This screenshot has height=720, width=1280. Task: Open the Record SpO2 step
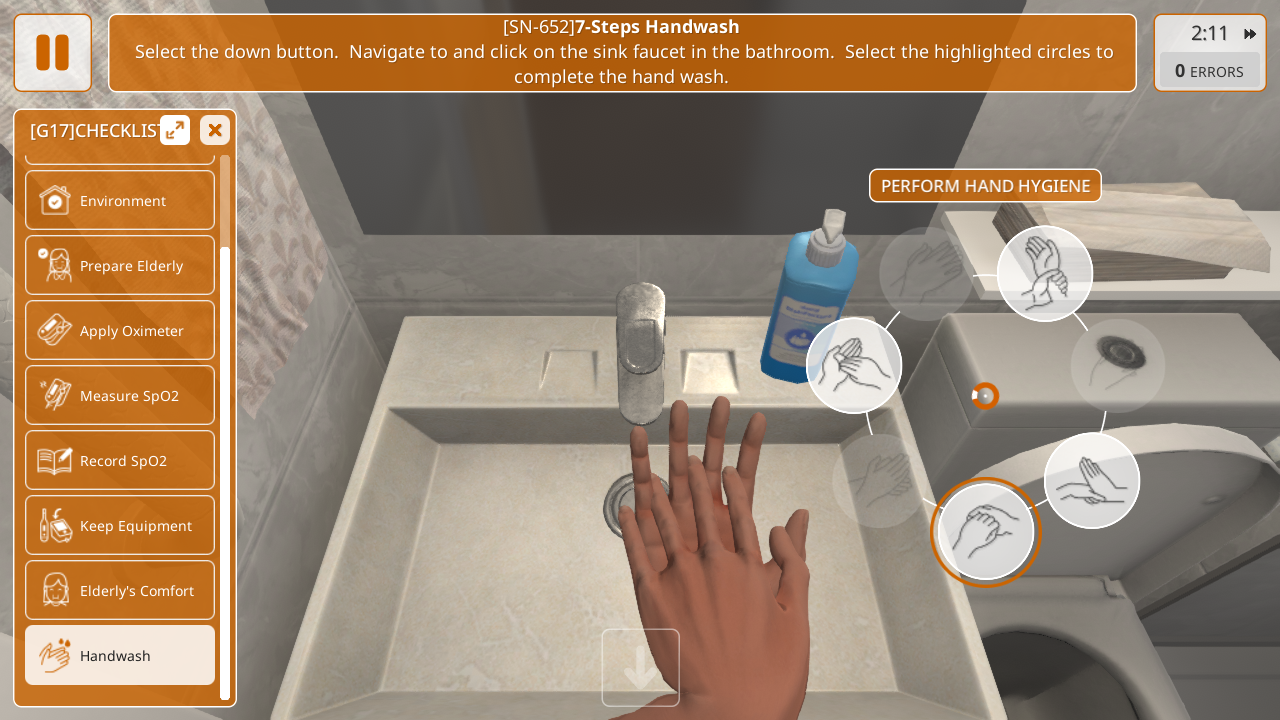120,460
